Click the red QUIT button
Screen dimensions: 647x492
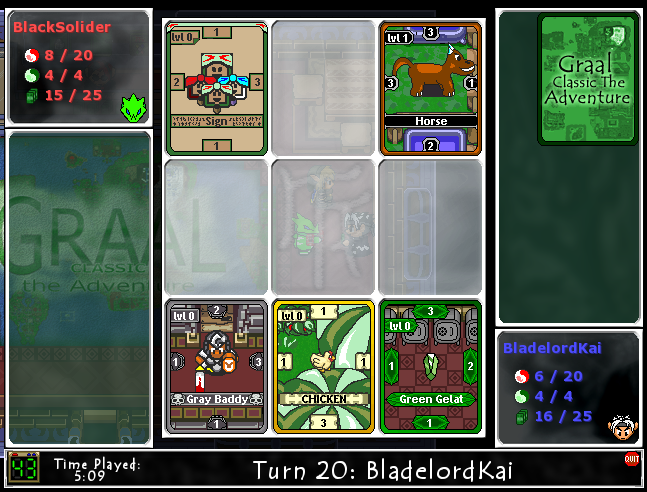[x=631, y=459]
